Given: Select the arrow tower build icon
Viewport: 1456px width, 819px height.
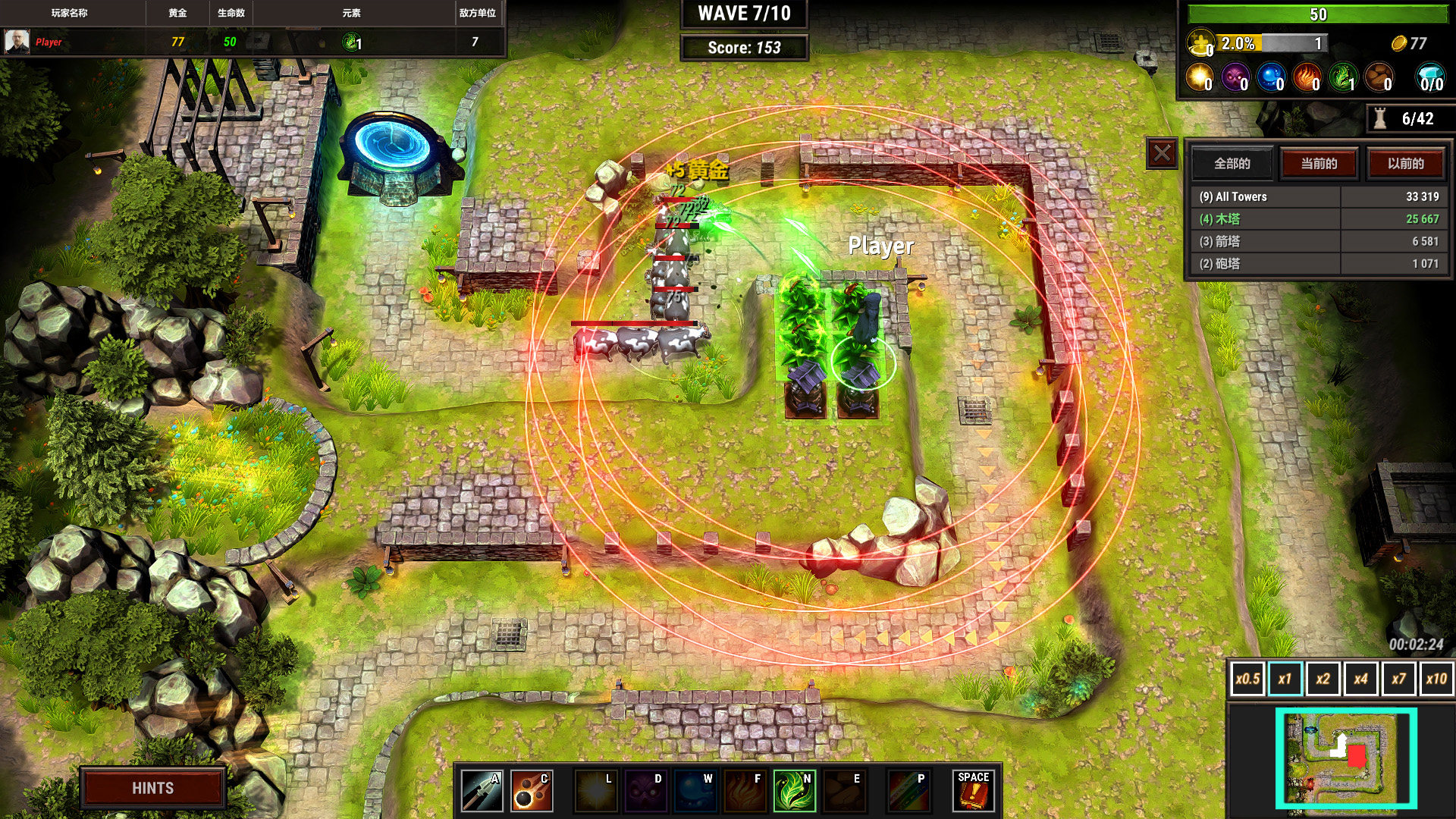Looking at the screenshot, I should click(482, 791).
